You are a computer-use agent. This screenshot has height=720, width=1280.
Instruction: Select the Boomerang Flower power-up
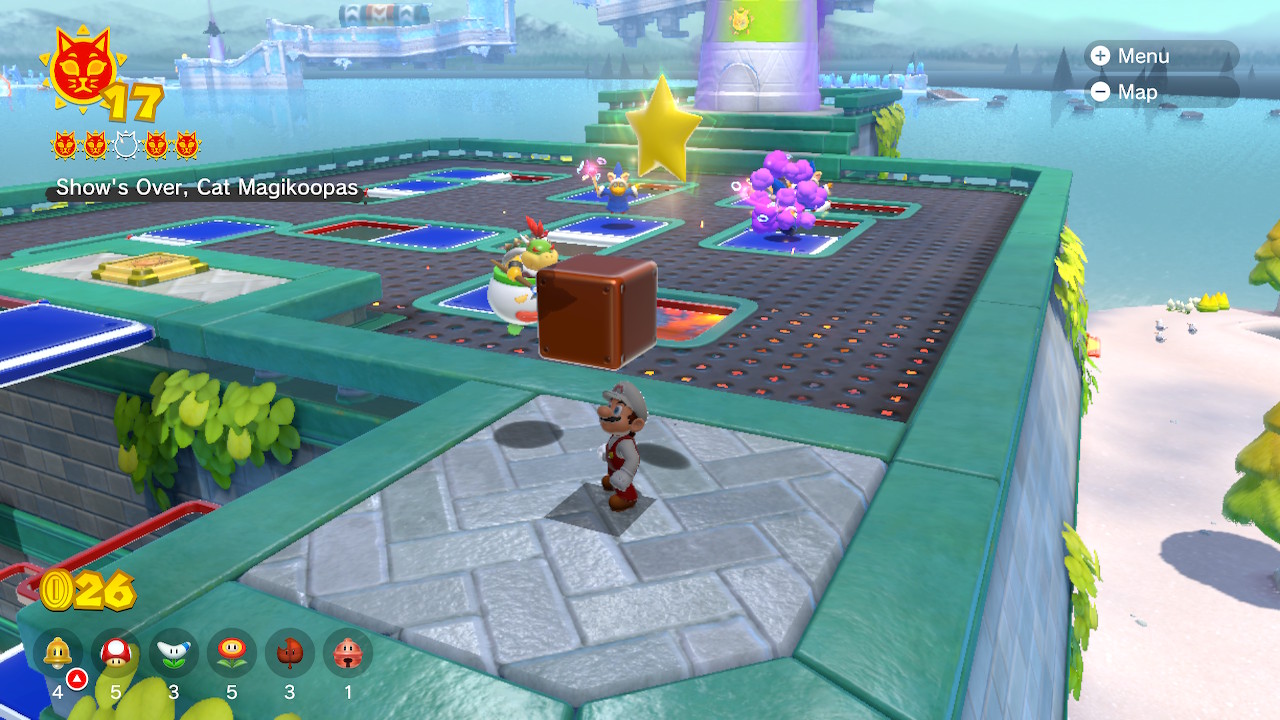click(x=174, y=654)
